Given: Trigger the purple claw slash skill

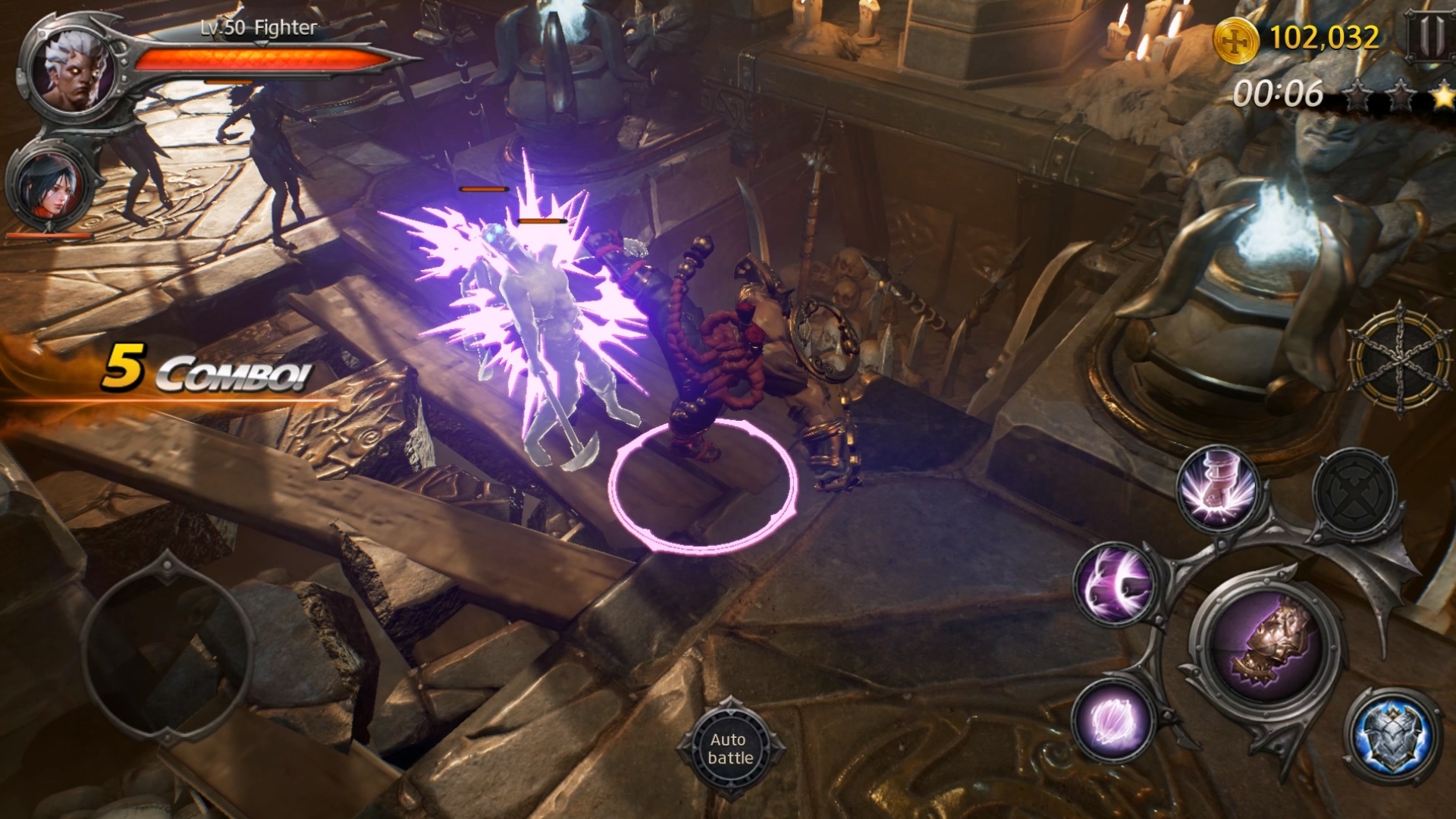Looking at the screenshot, I should (x=1113, y=719).
